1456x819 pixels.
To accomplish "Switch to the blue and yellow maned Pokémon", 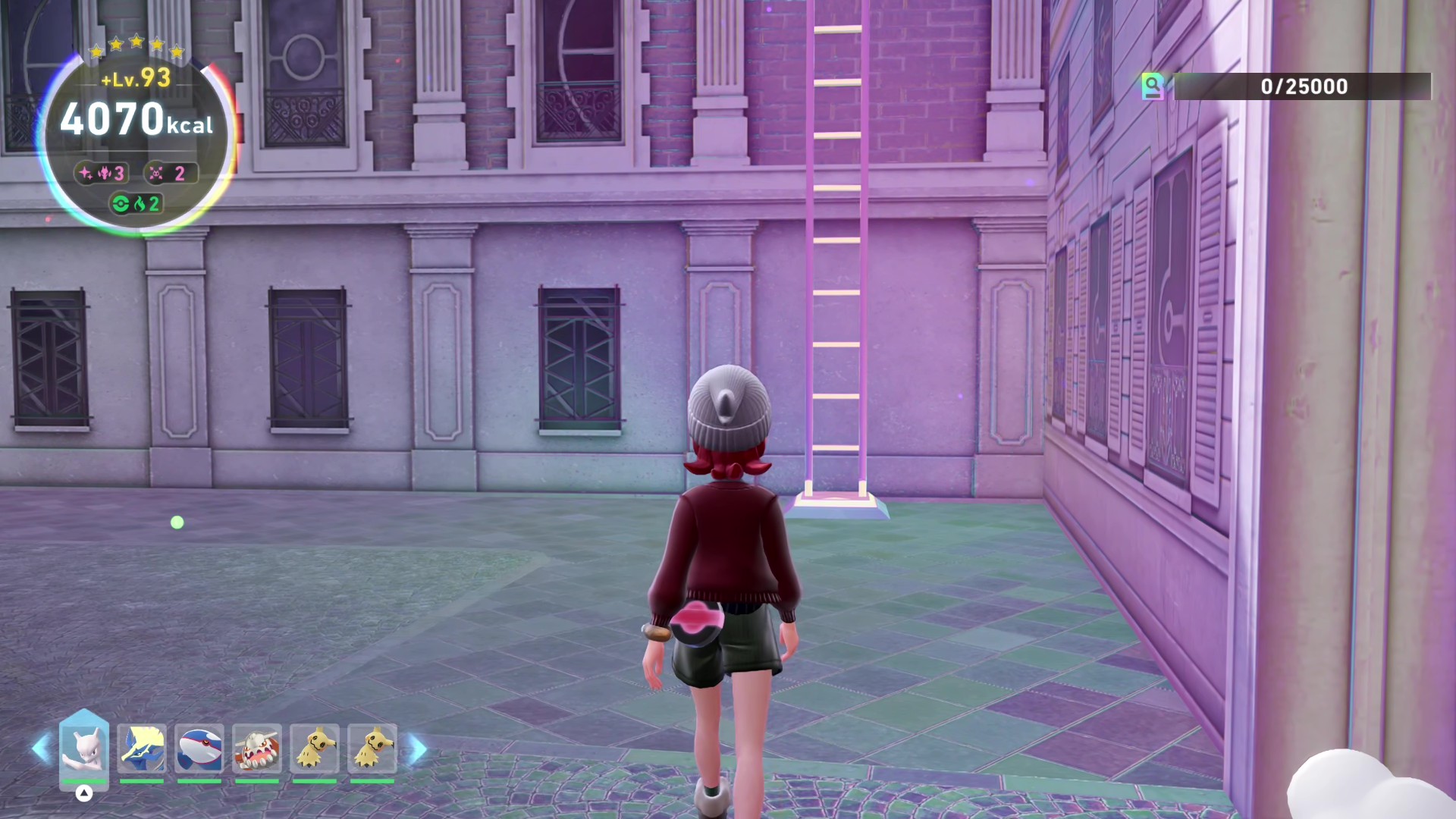I will pos(142,748).
